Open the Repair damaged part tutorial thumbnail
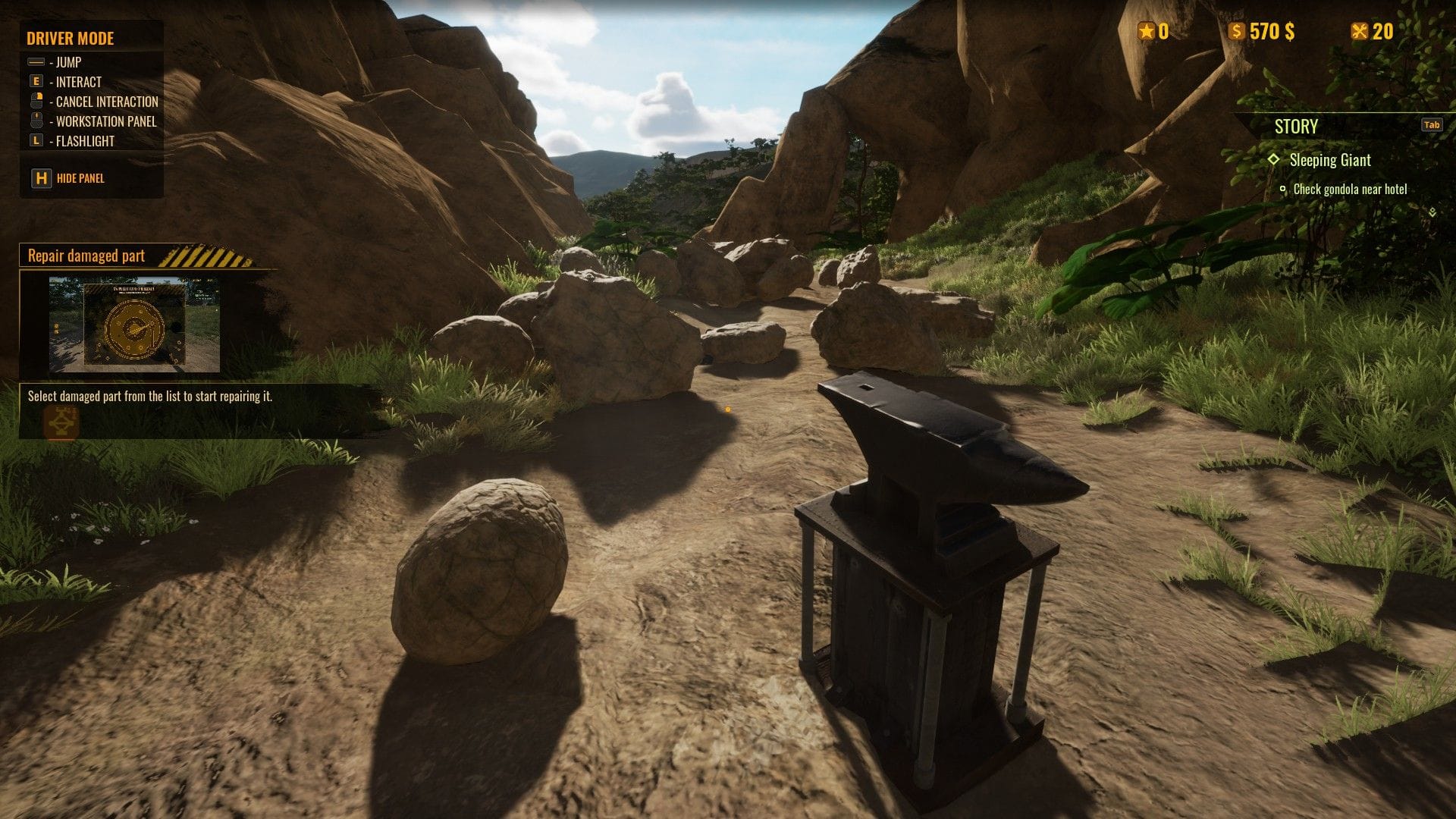 (x=134, y=324)
